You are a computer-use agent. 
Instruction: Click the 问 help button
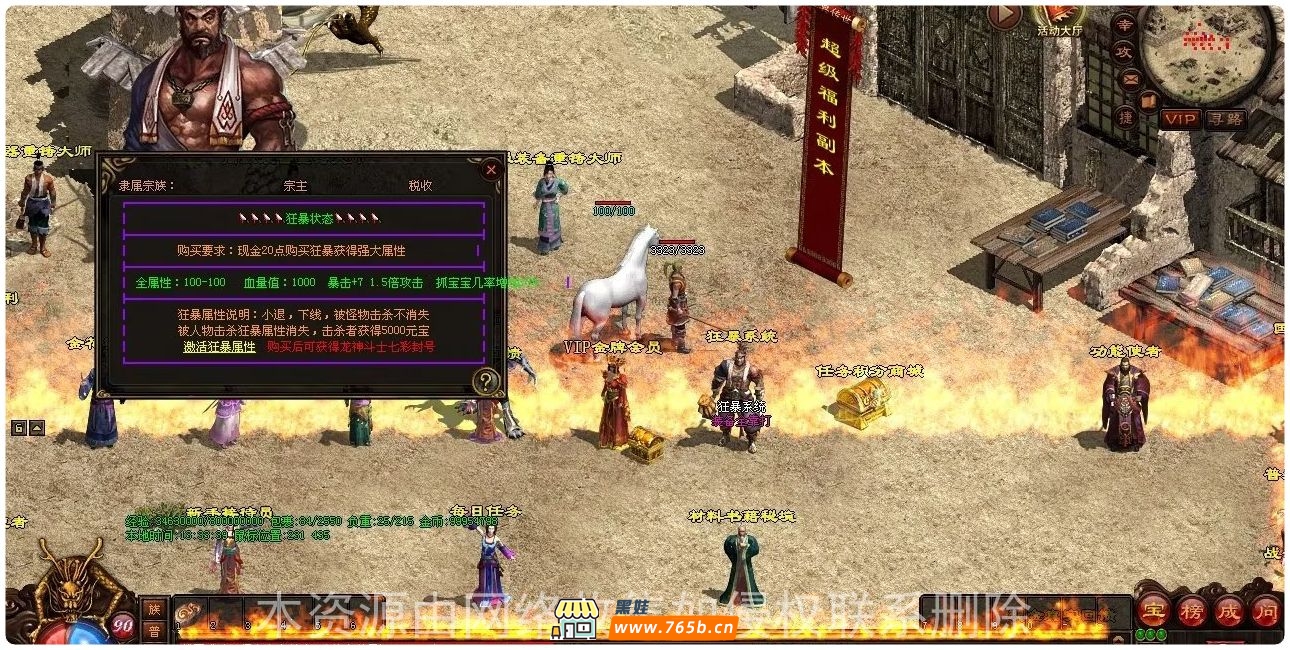point(1265,609)
